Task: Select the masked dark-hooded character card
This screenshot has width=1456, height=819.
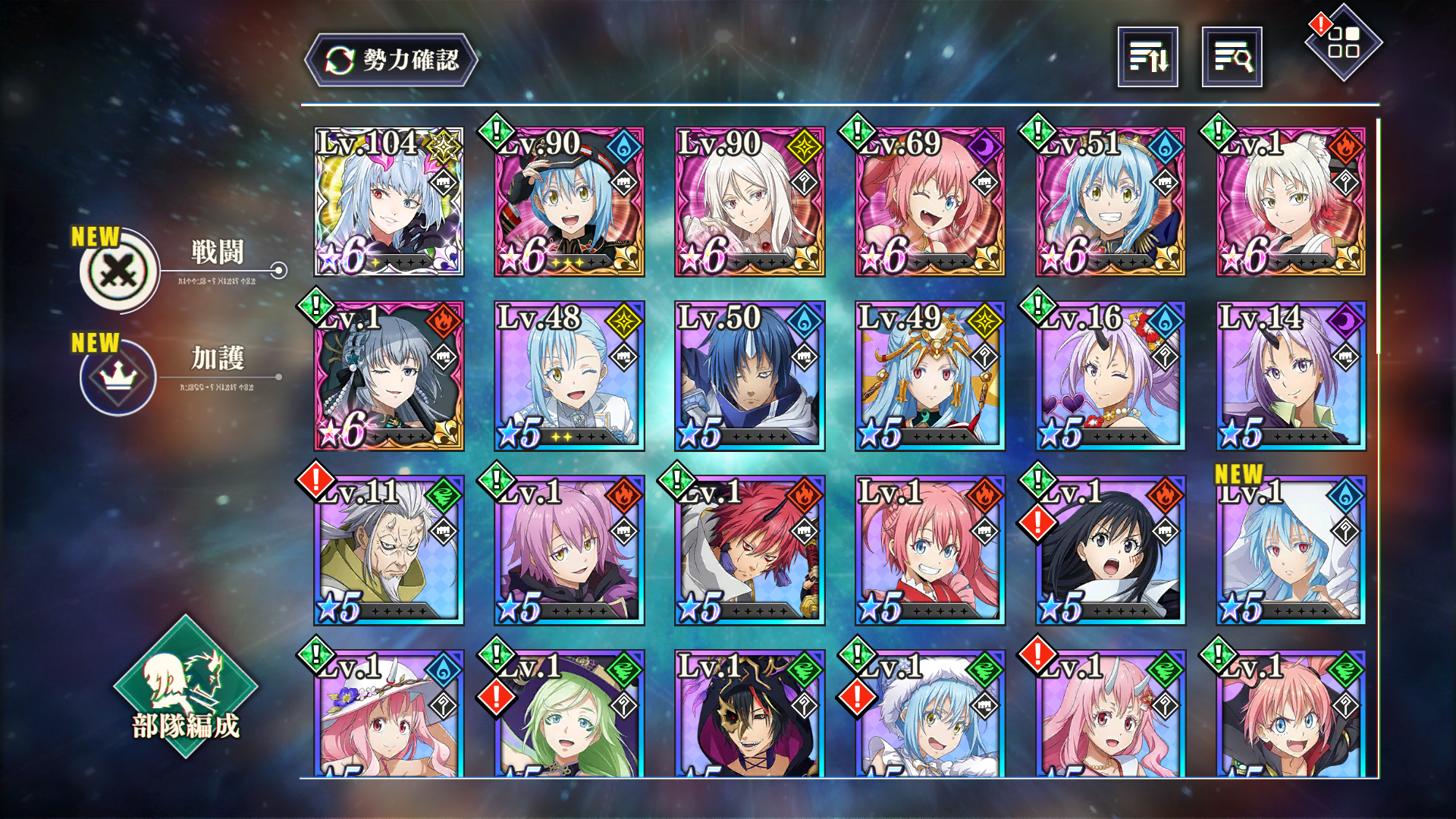Action: click(750, 717)
